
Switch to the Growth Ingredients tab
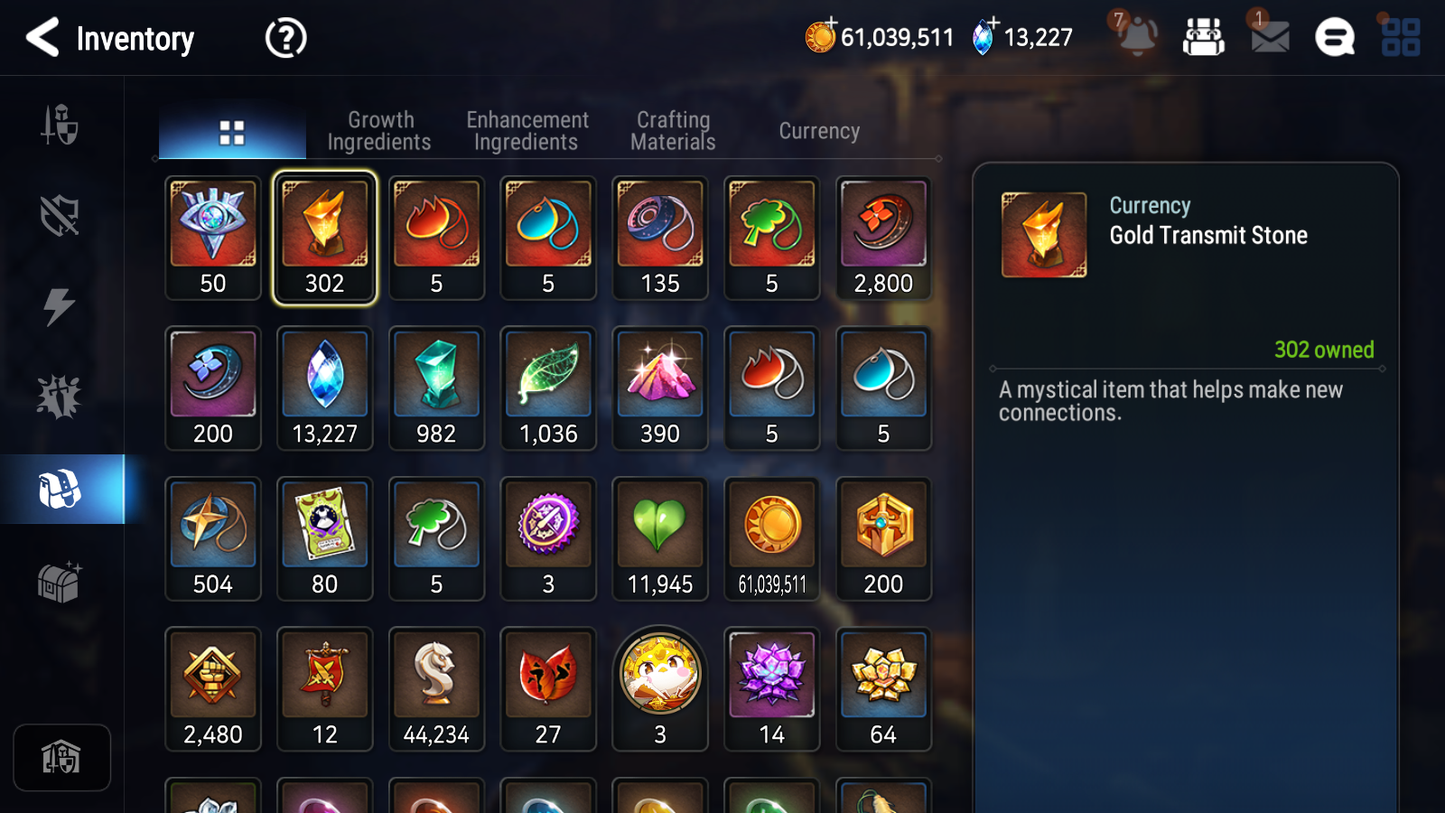(x=380, y=130)
